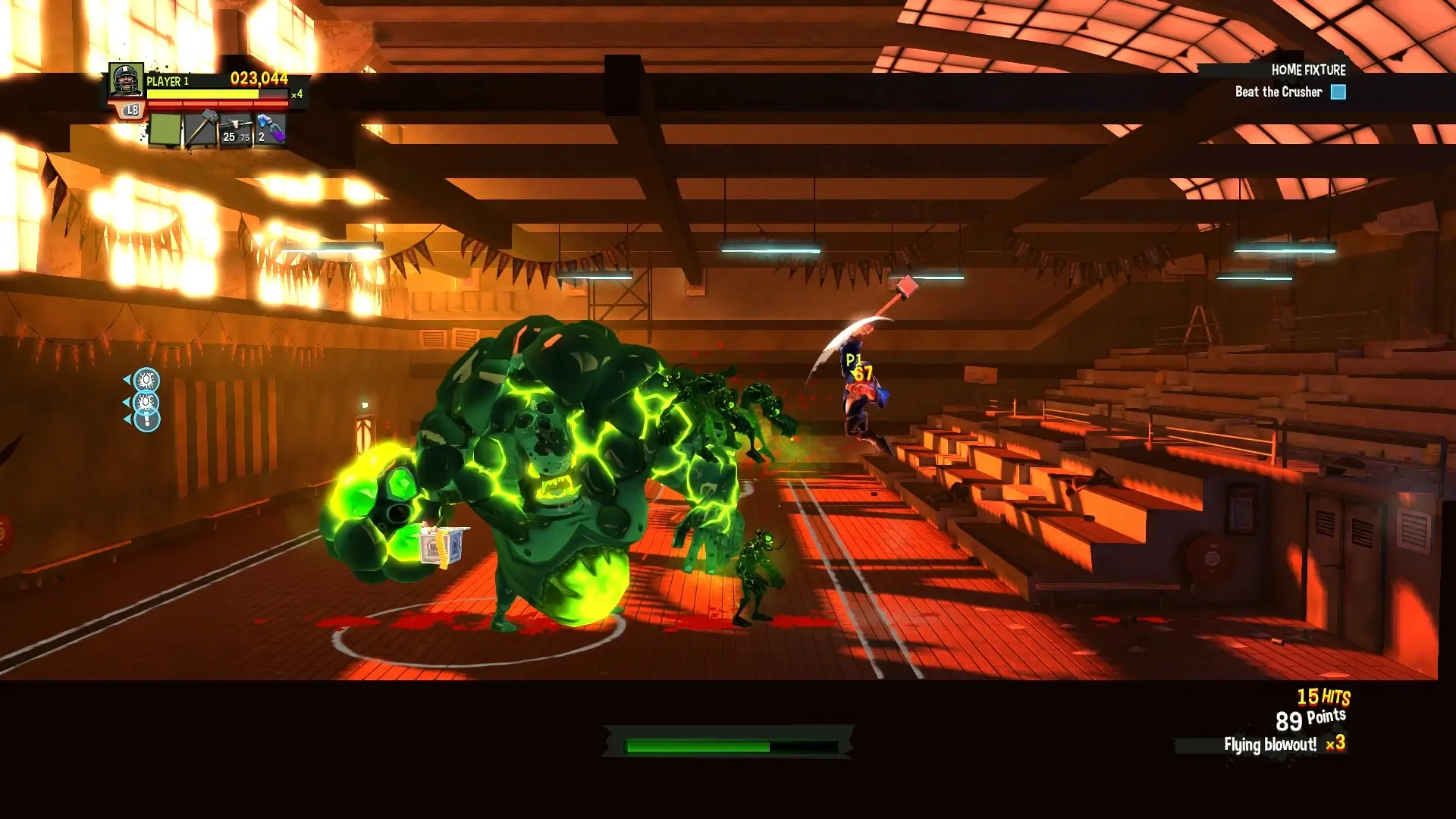Select the sledgehammer weapon slot

click(x=200, y=127)
